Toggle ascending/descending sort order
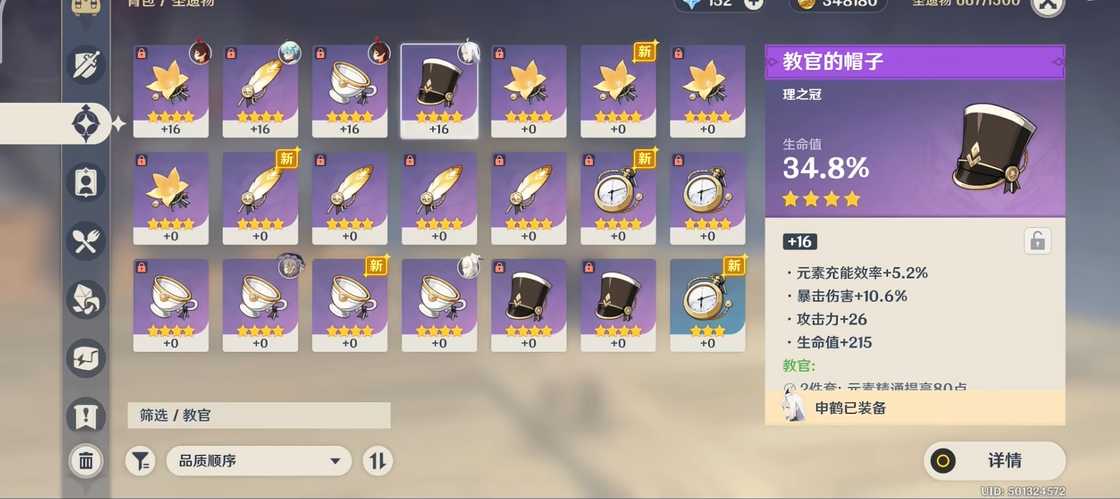This screenshot has width=1120, height=499. (377, 461)
